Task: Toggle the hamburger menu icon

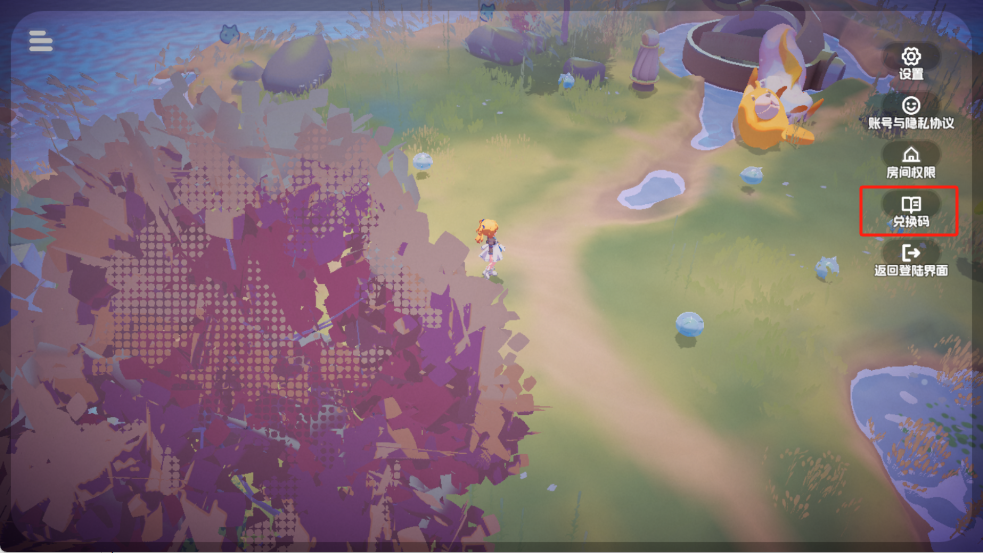Action: 41,41
